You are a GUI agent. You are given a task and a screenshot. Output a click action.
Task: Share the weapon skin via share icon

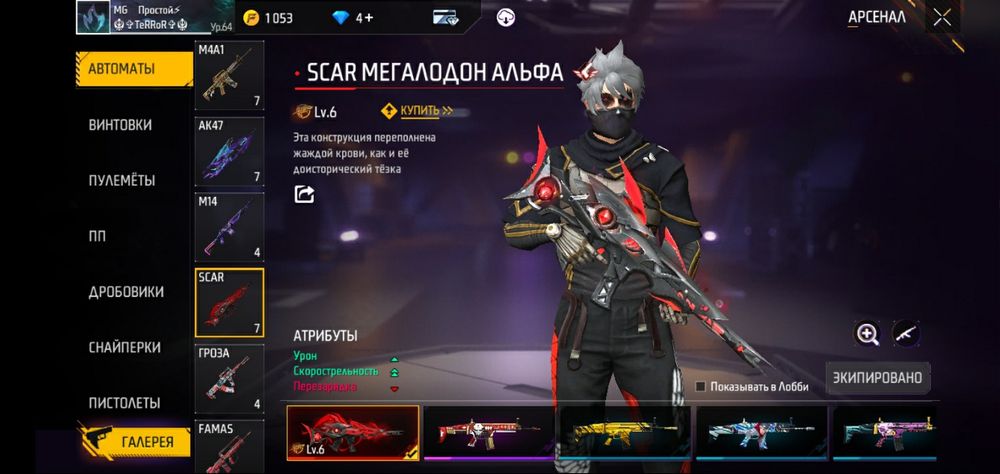click(303, 195)
